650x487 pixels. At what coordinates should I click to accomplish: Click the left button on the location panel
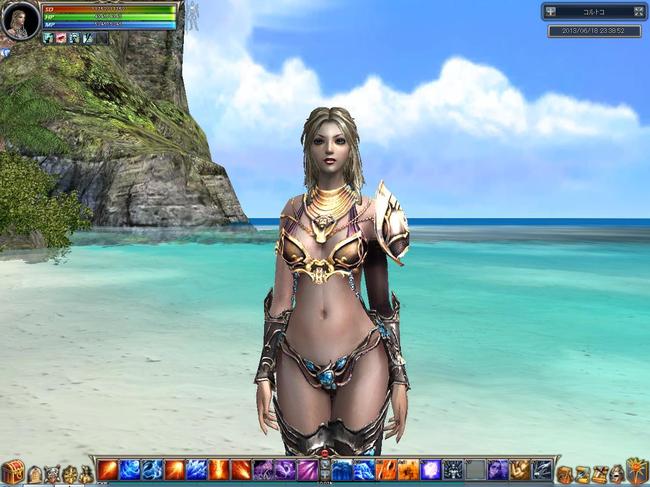[x=551, y=12]
